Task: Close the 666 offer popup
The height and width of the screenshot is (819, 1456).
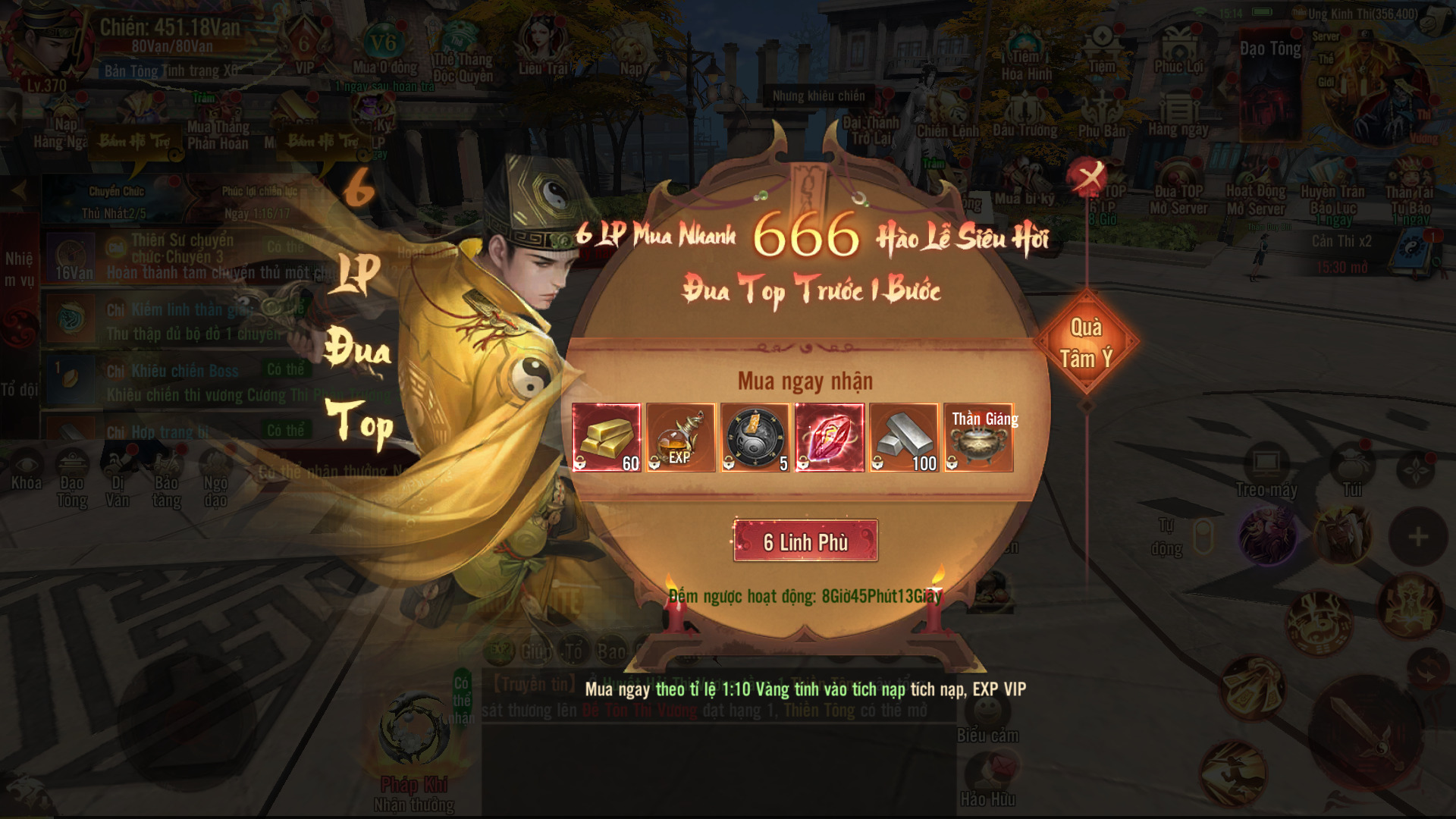Action: [1089, 177]
